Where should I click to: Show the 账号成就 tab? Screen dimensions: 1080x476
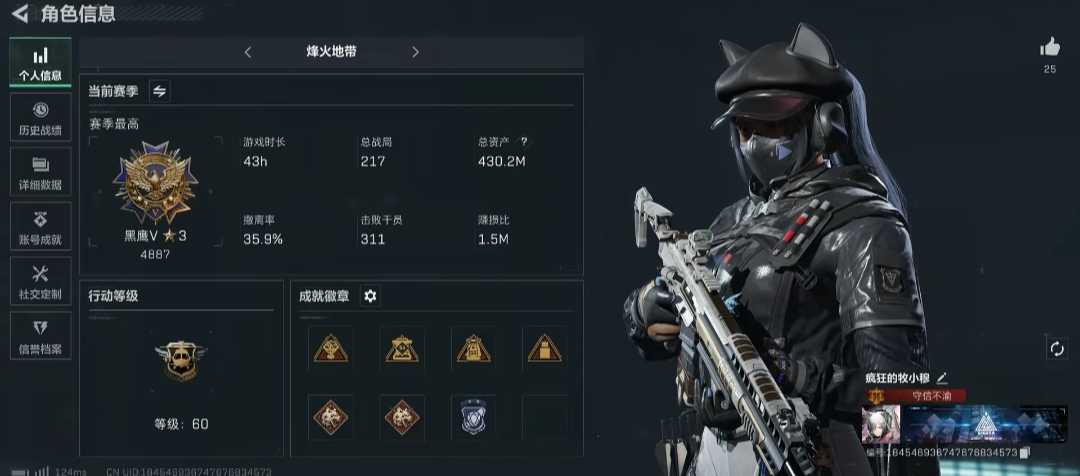click(x=40, y=227)
